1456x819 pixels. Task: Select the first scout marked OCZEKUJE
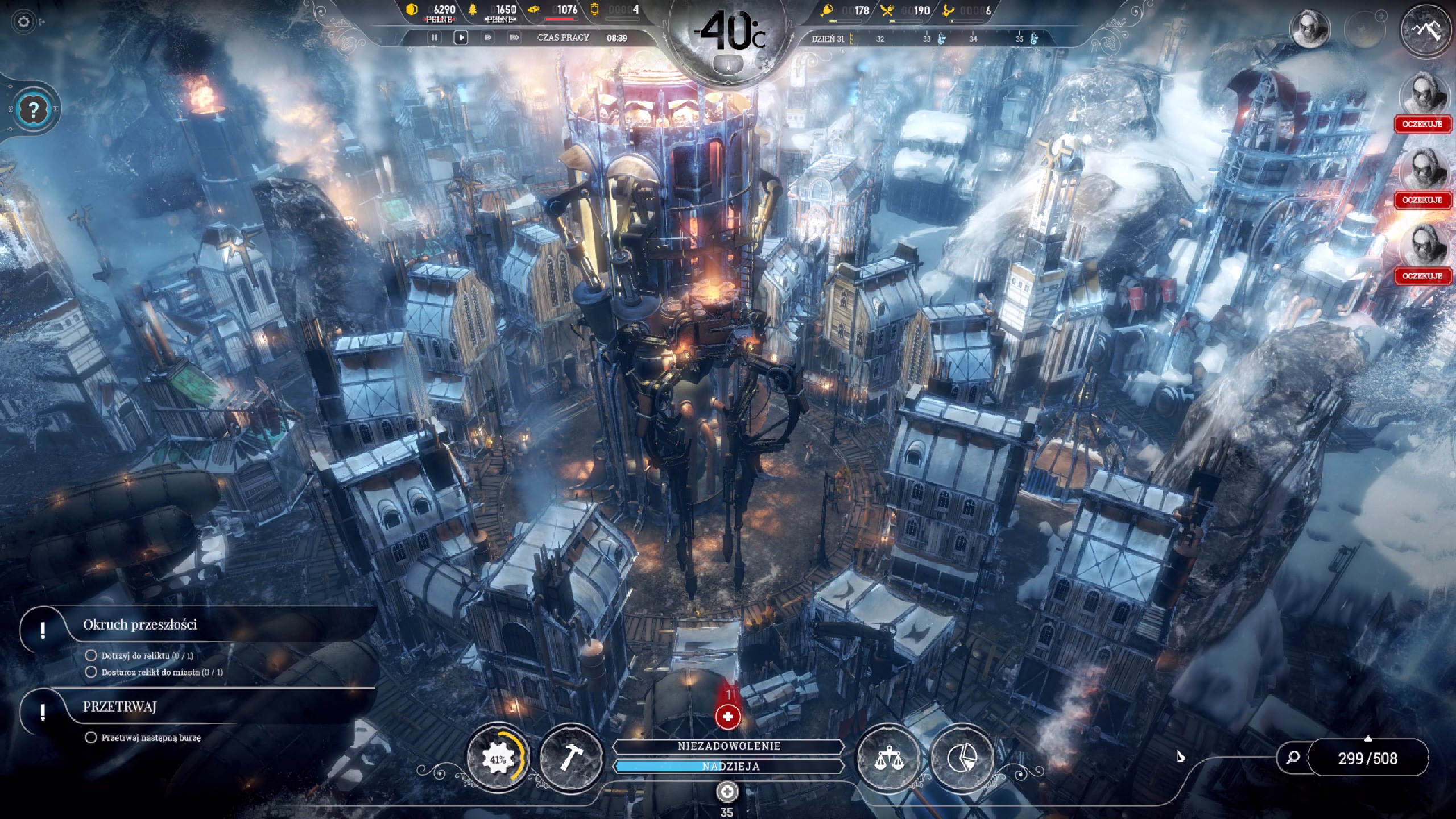click(1422, 97)
